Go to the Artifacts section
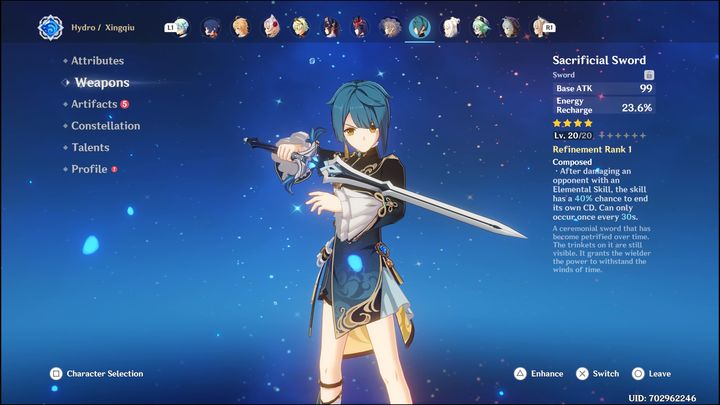720x405 pixels. [x=94, y=104]
